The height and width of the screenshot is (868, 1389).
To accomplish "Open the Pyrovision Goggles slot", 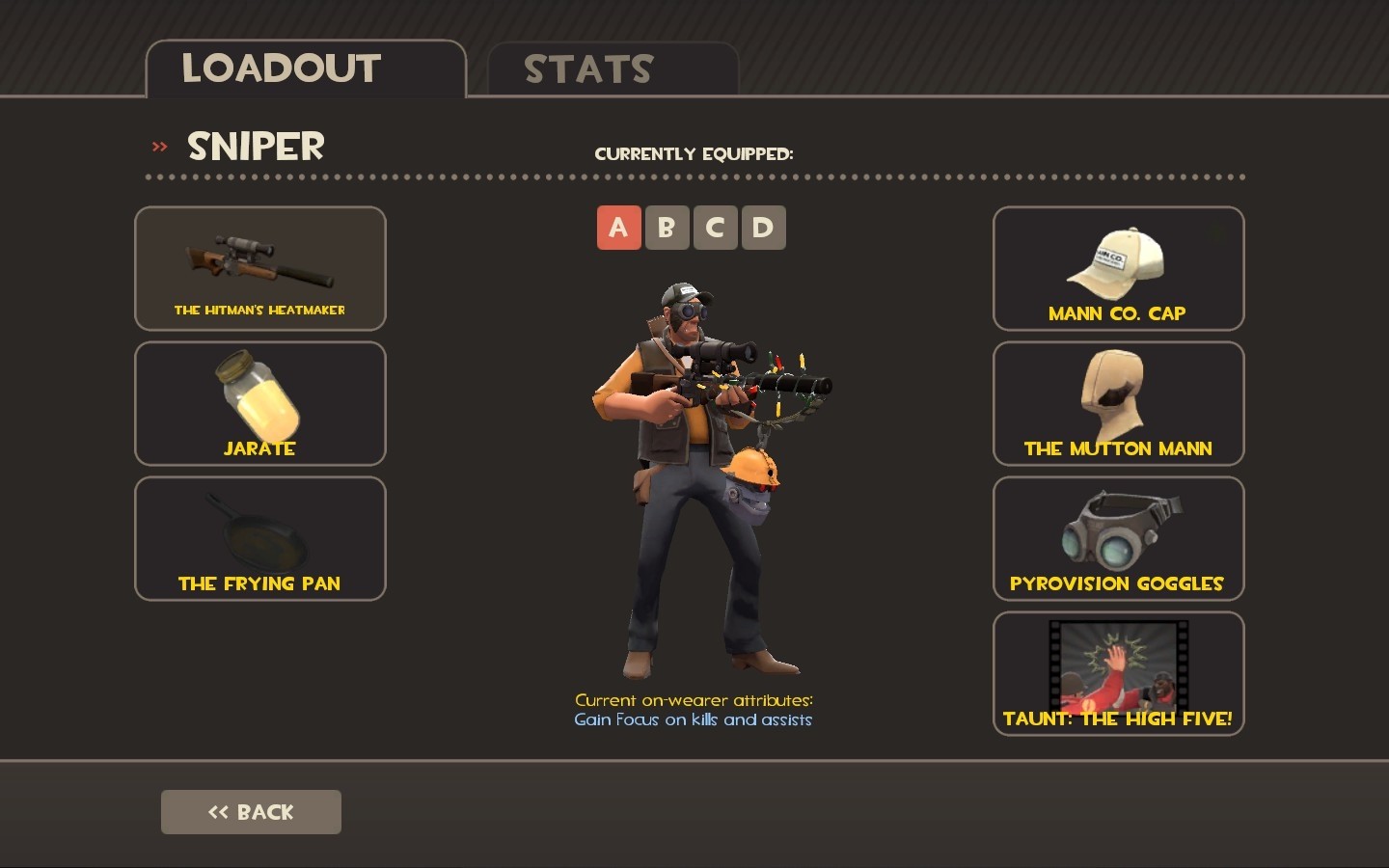I will coord(1117,538).
